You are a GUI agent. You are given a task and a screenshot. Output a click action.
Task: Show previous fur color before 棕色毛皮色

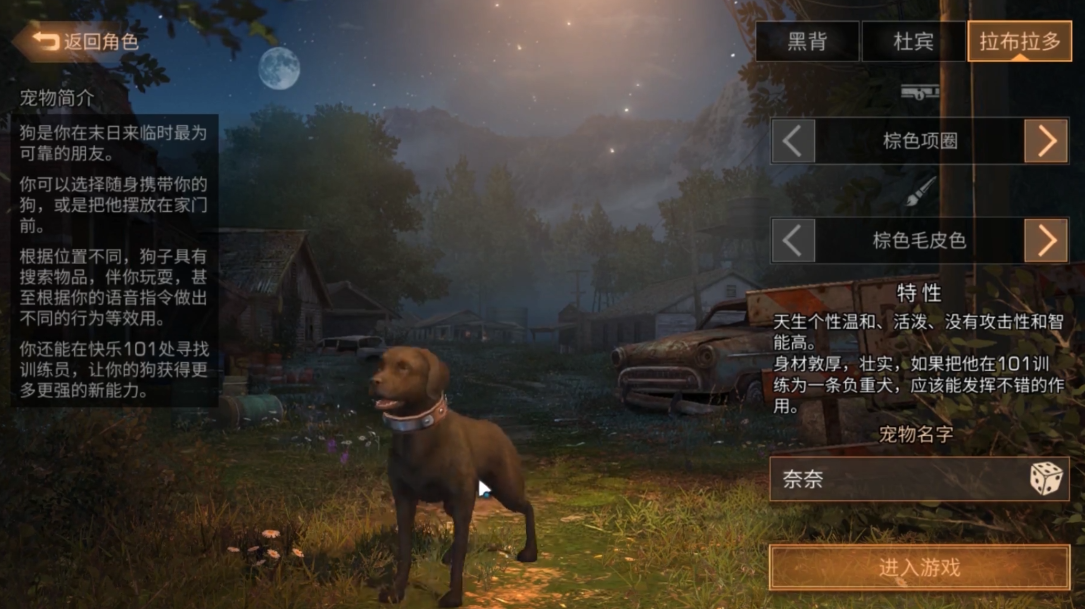(793, 241)
